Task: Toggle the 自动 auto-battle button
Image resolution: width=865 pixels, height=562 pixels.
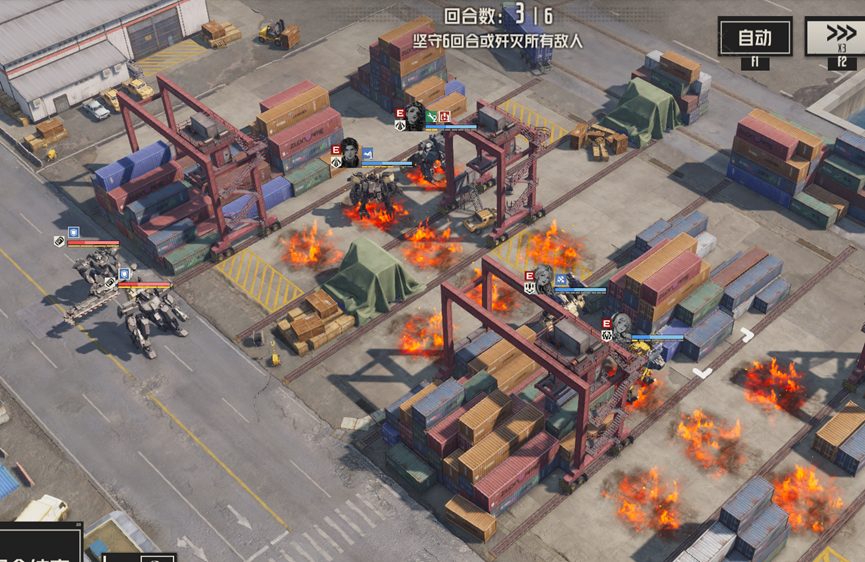Action: 754,38
